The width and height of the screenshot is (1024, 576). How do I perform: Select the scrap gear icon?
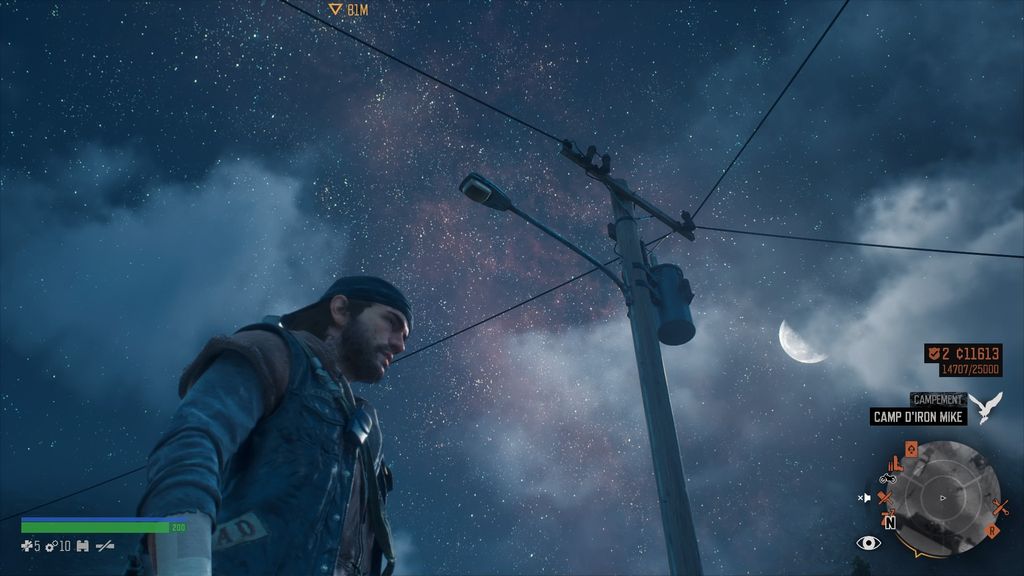pyautogui.click(x=50, y=546)
